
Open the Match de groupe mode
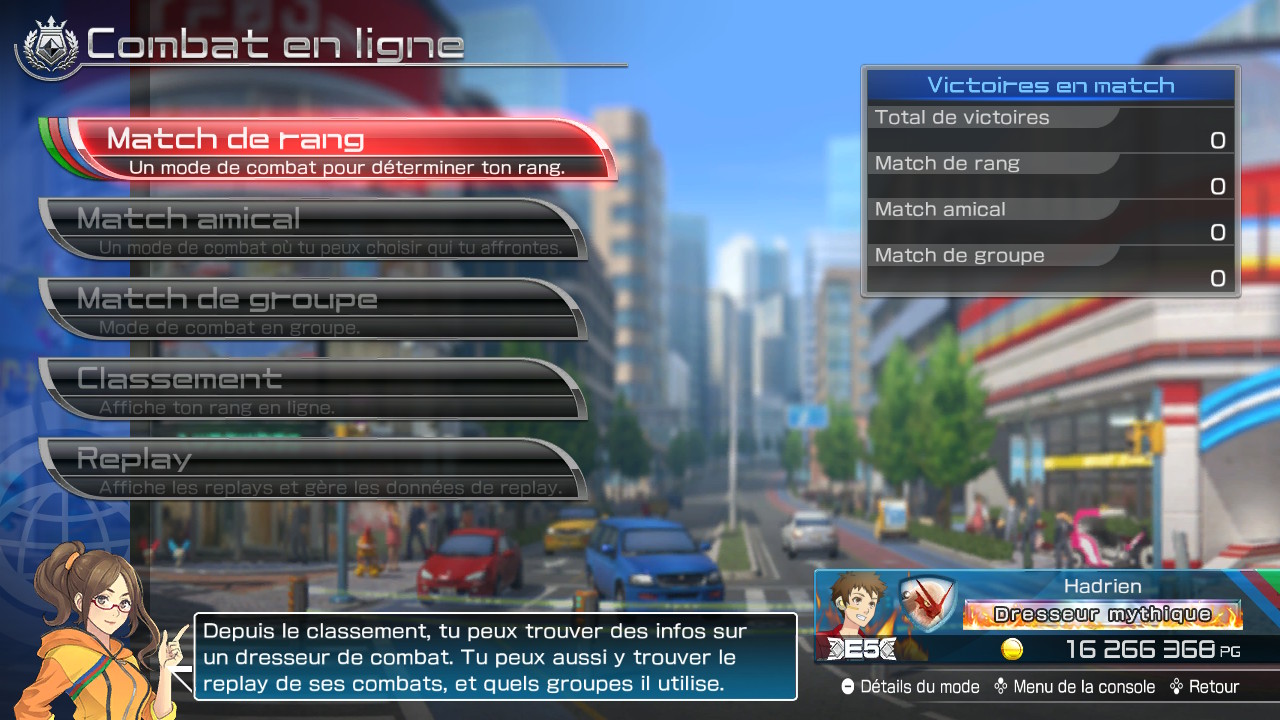312,309
